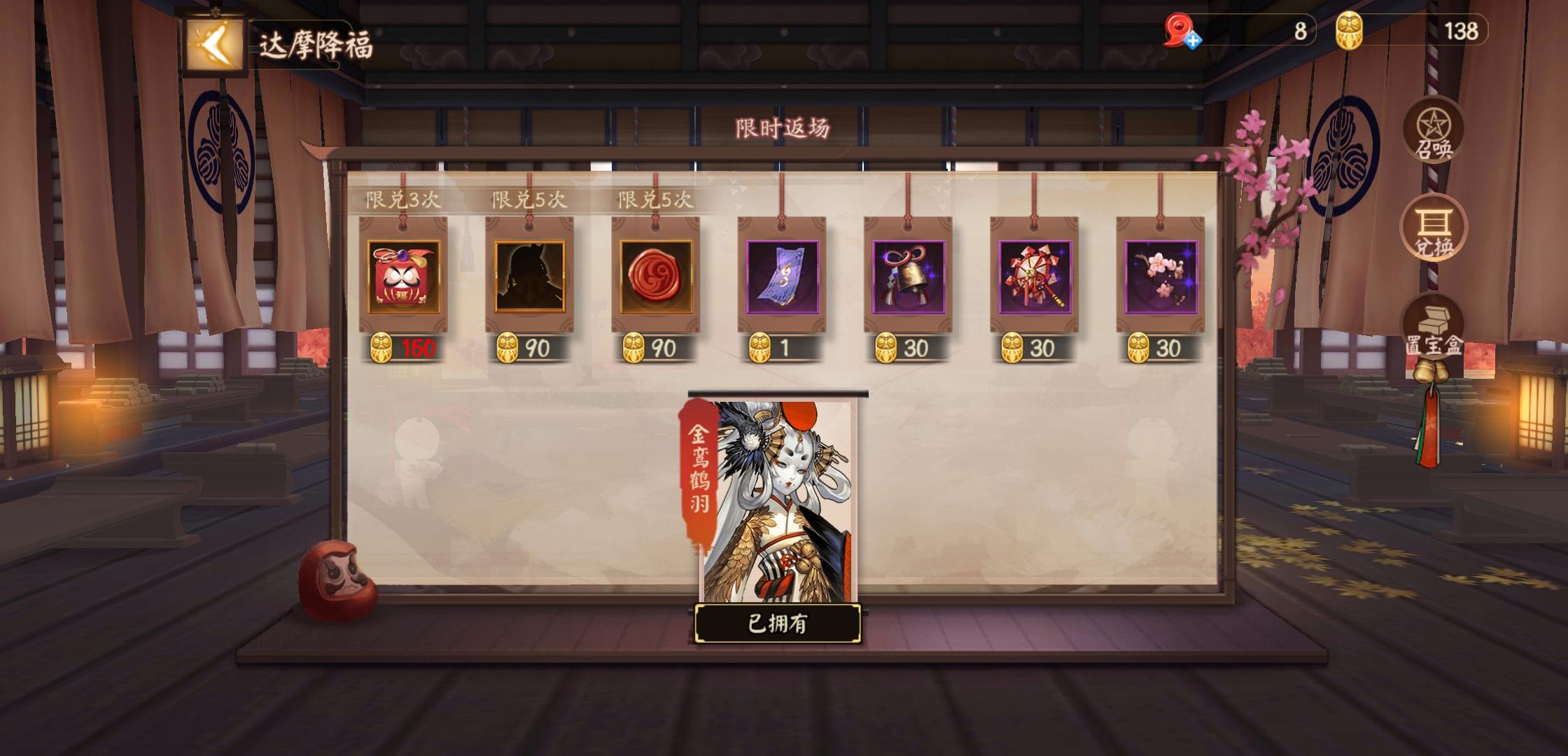Click the 金鸾鹤羽 skin scroll preview
The height and width of the screenshot is (756, 1568).
coord(777,504)
